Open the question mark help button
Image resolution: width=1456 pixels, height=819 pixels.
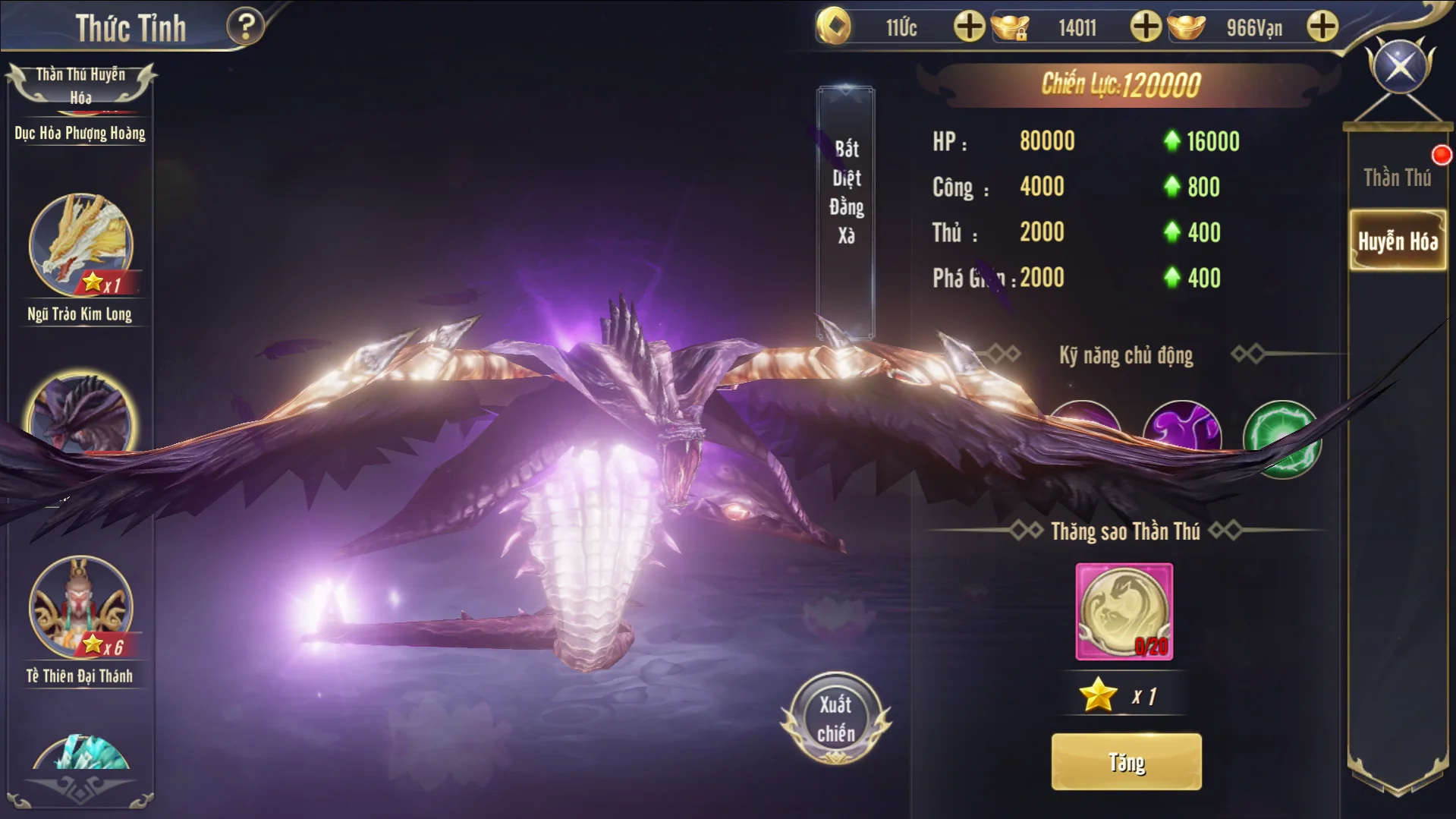click(x=245, y=27)
